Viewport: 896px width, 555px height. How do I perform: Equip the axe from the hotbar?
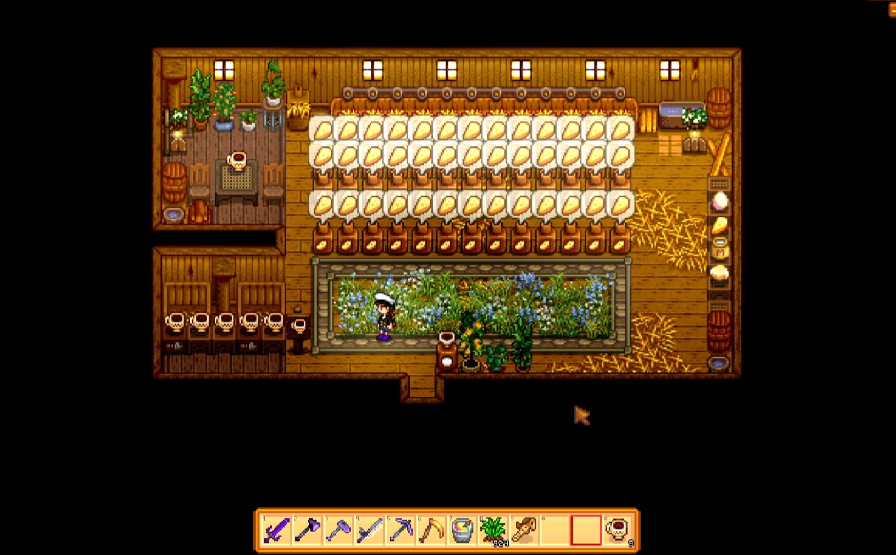coord(307,530)
